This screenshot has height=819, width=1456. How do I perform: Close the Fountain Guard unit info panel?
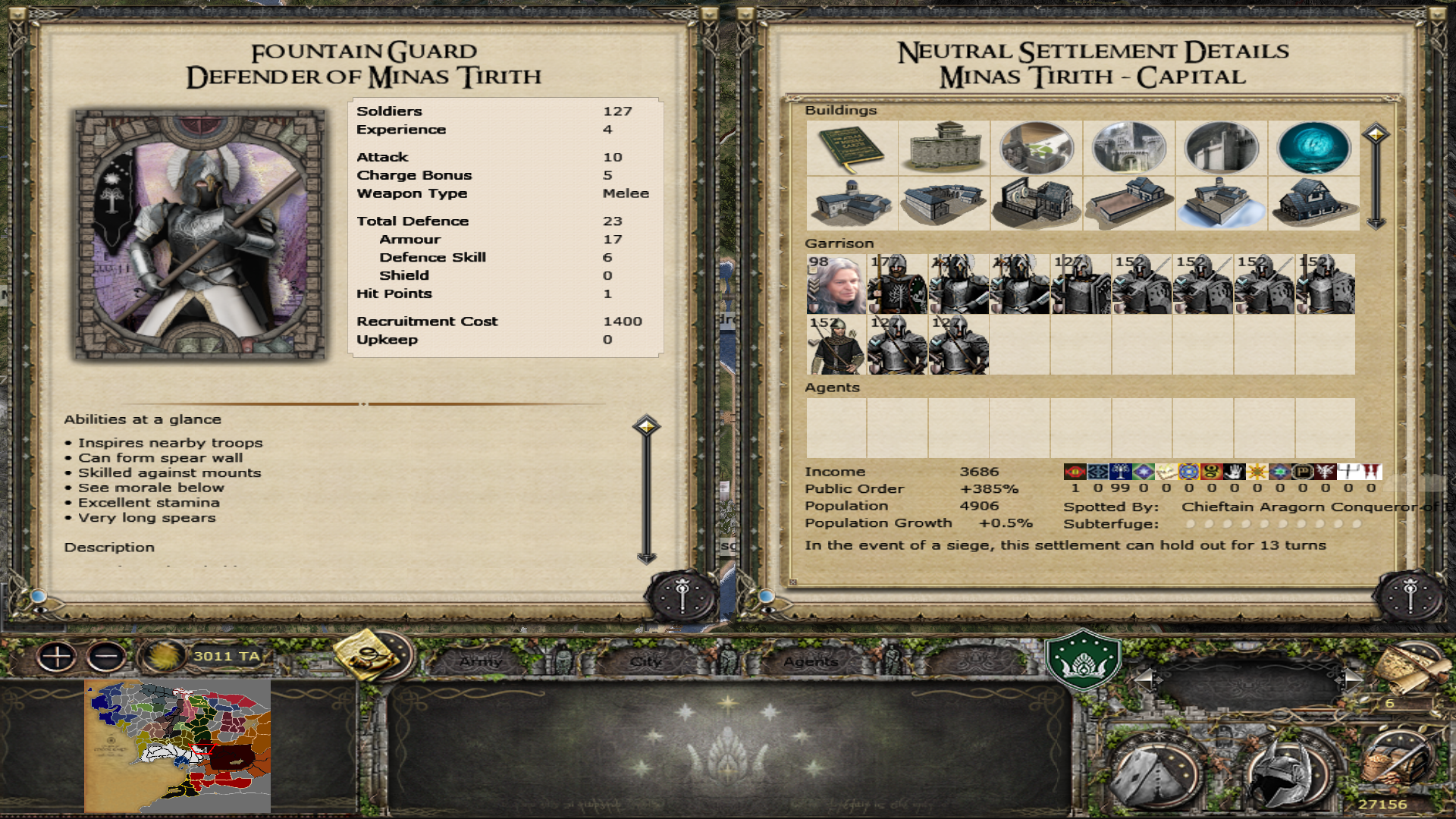coord(682,598)
